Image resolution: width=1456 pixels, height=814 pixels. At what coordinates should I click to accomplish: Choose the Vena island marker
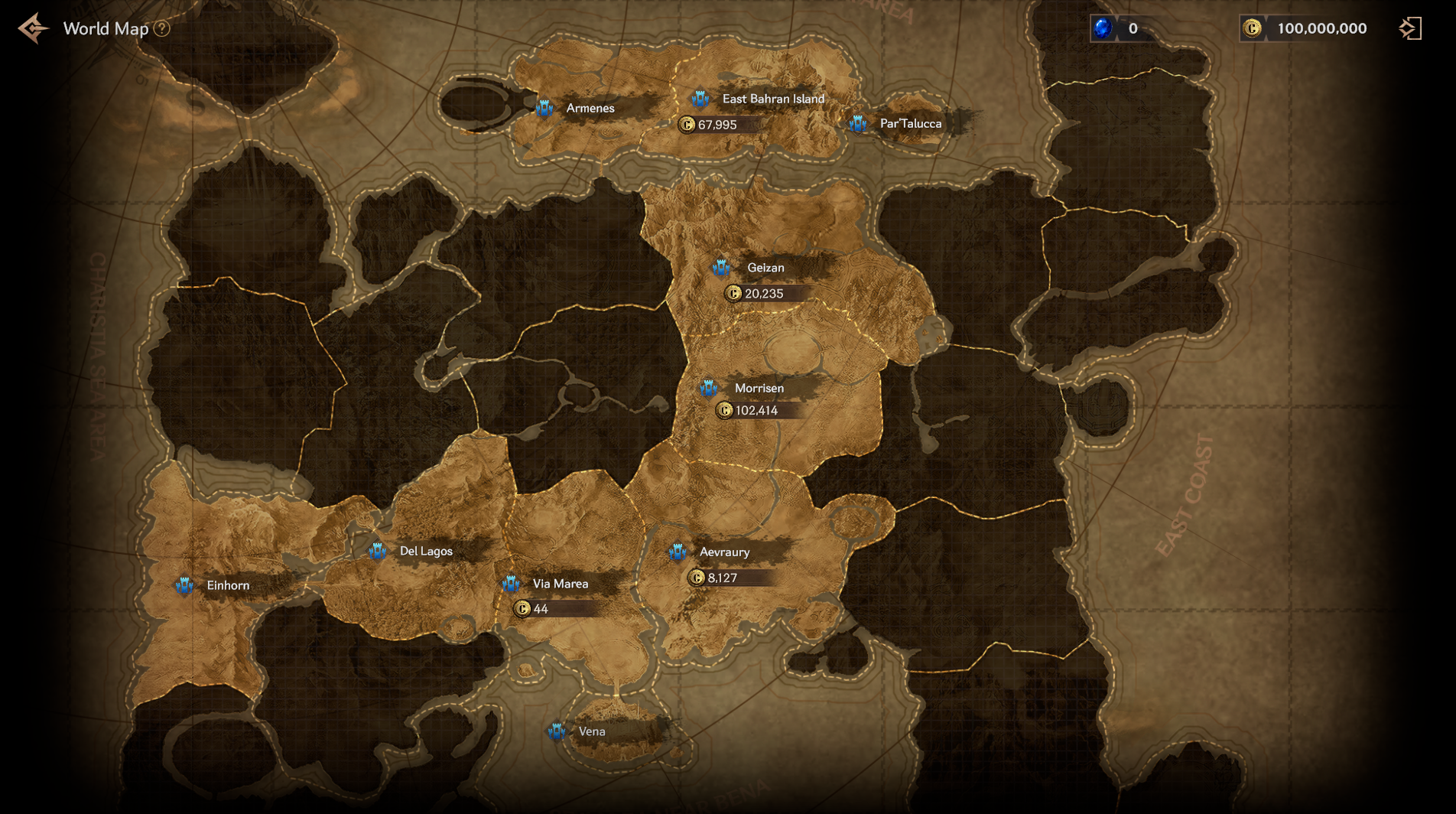coord(557,732)
